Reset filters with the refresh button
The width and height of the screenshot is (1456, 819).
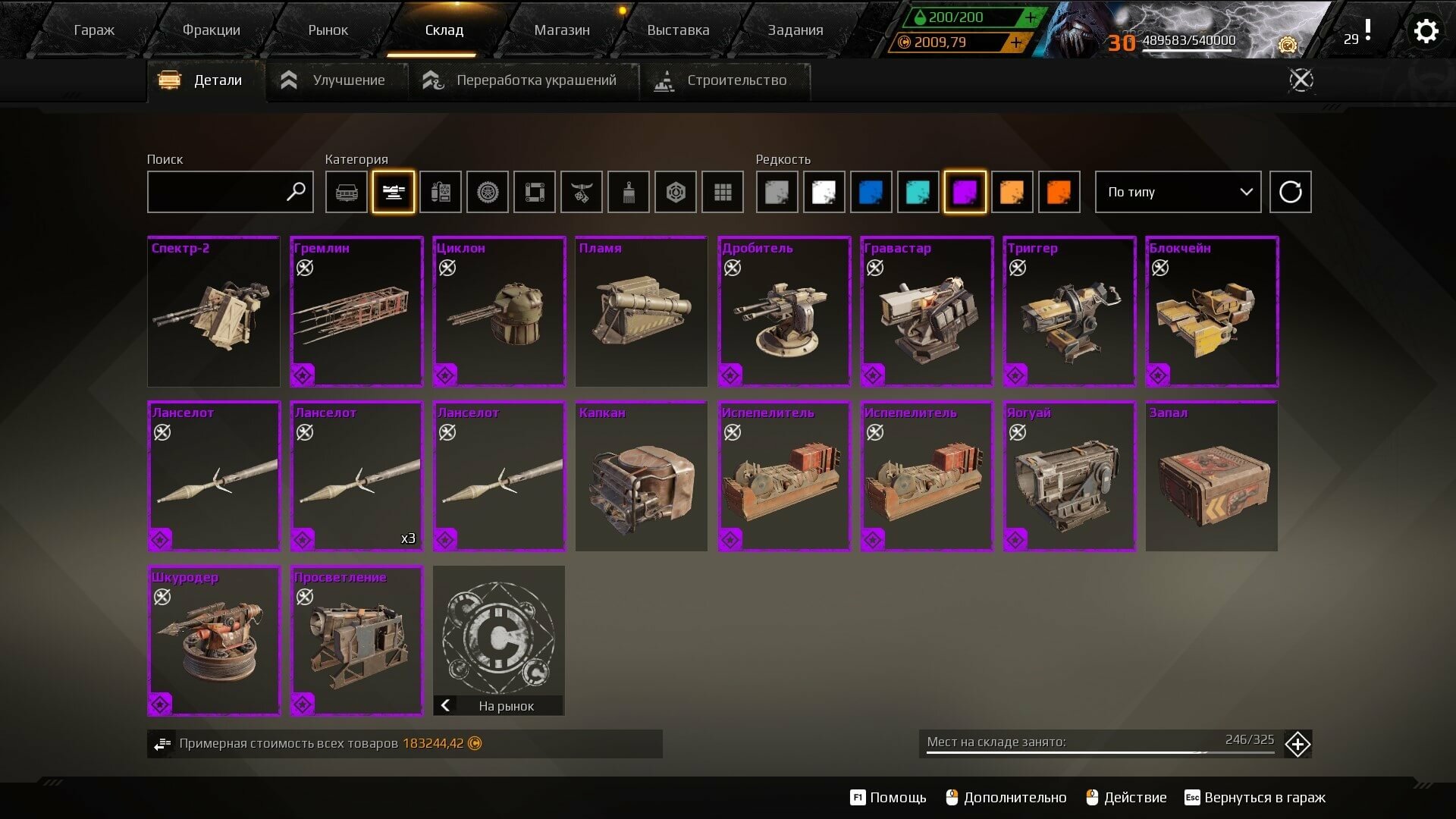coord(1290,192)
